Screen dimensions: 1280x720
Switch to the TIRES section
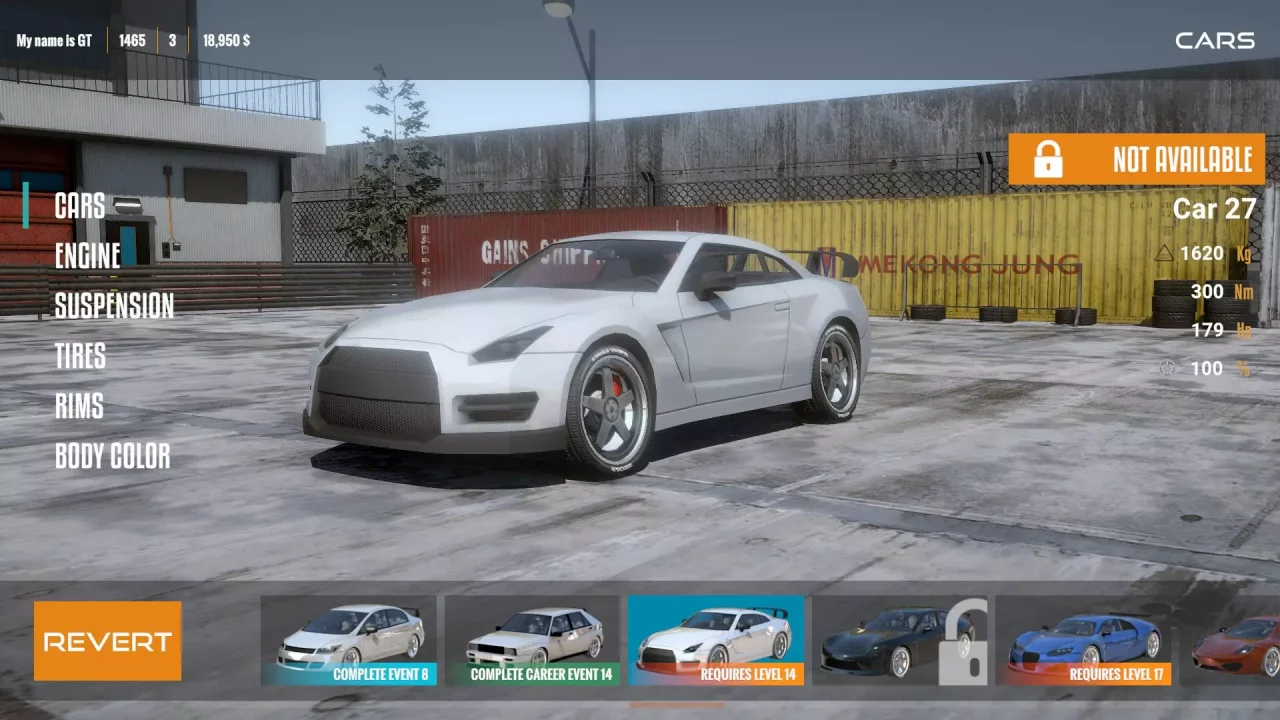click(x=78, y=357)
